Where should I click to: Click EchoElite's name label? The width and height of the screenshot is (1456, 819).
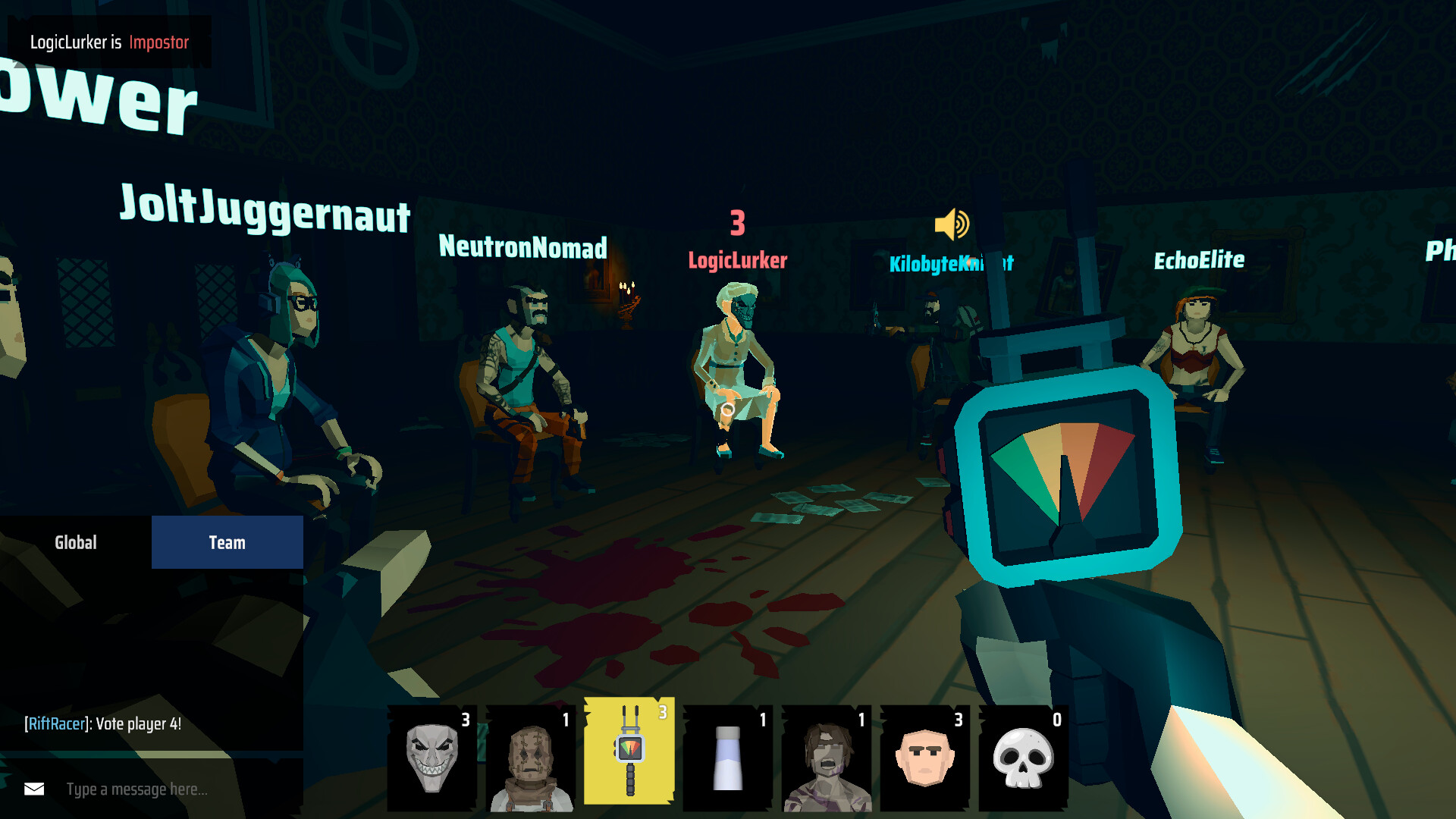[1199, 260]
